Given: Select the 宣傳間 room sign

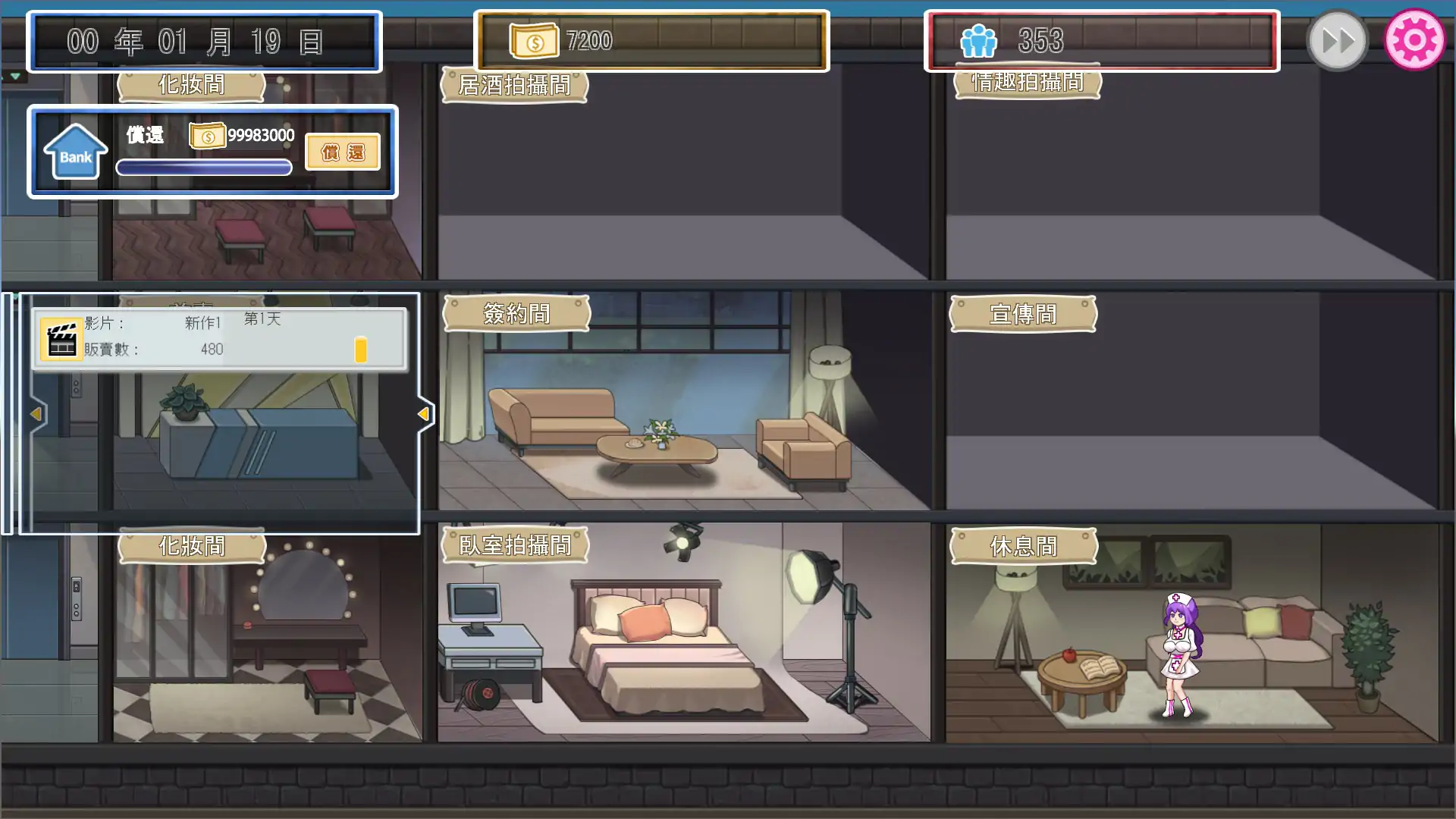Looking at the screenshot, I should 1024,314.
